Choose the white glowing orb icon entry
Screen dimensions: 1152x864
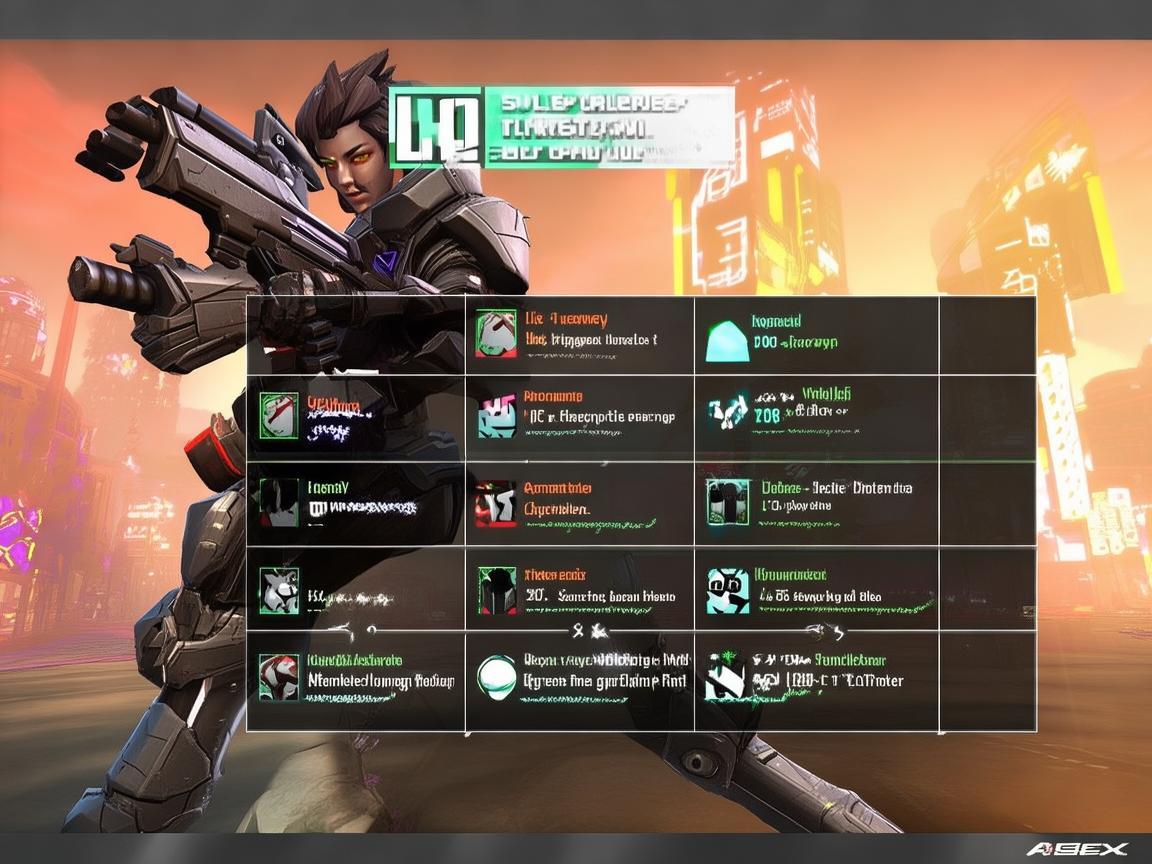click(496, 676)
